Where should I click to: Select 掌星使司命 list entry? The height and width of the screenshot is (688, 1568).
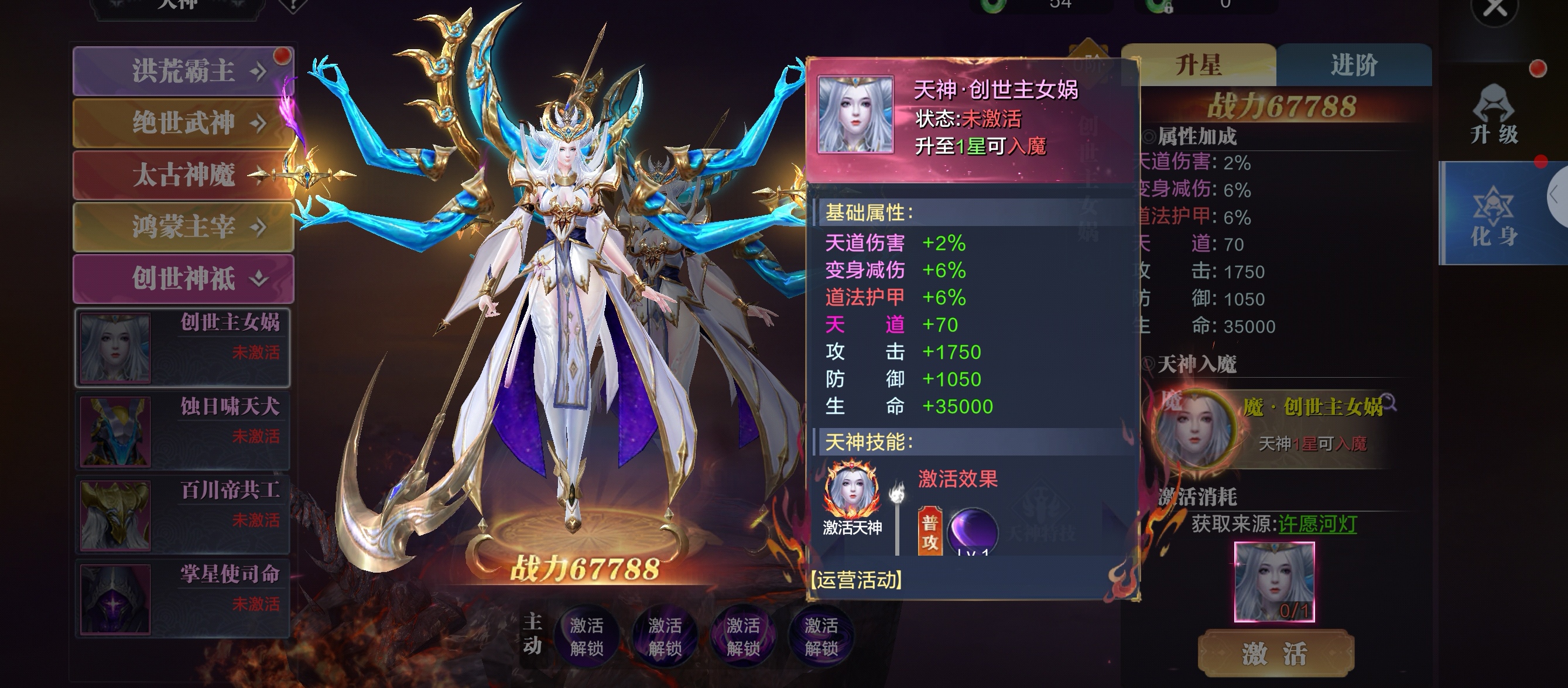pyautogui.click(x=182, y=599)
